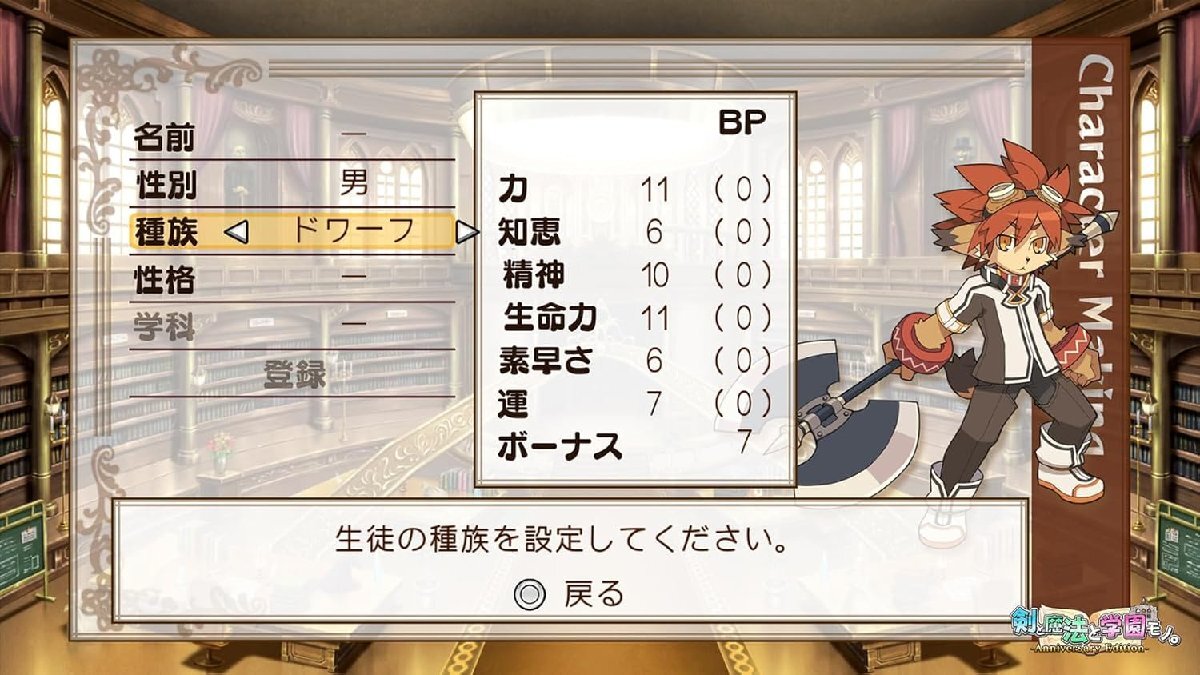Select the 学科 course row
The width and height of the screenshot is (1200, 675).
tap(291, 325)
